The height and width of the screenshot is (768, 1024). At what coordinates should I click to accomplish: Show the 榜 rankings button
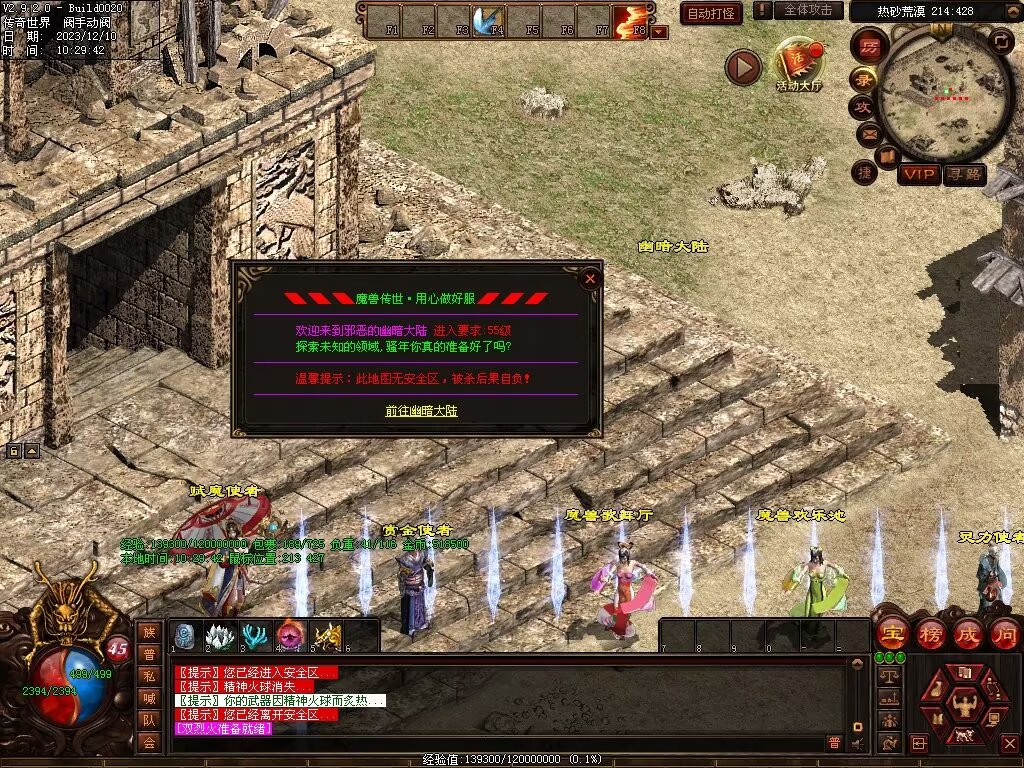point(930,633)
